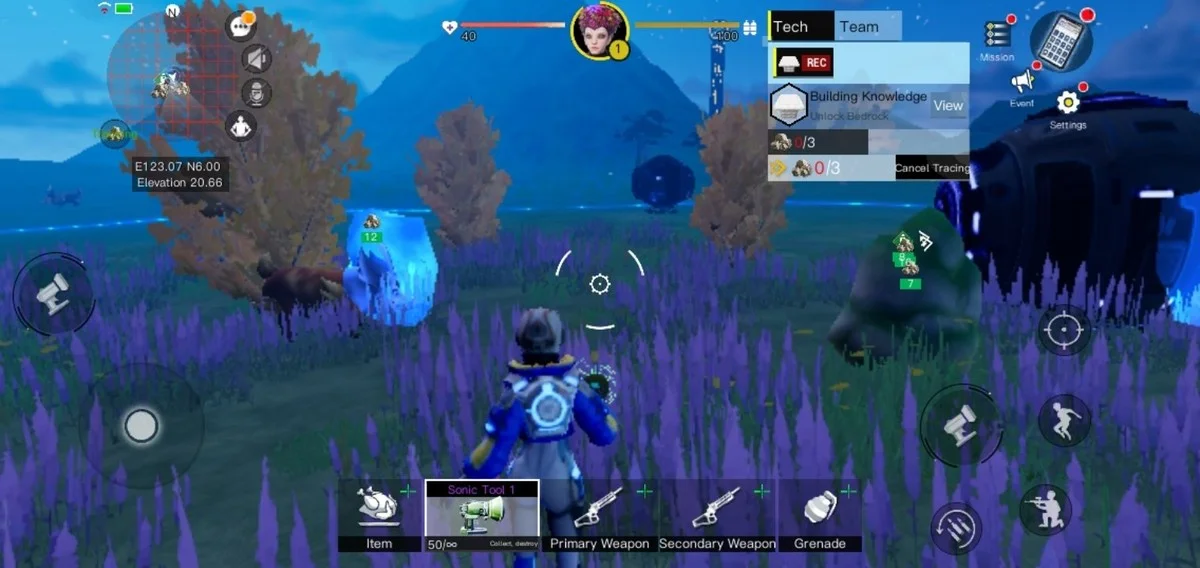Tap the standing figure posture icon
1200x568 pixels.
tap(240, 126)
